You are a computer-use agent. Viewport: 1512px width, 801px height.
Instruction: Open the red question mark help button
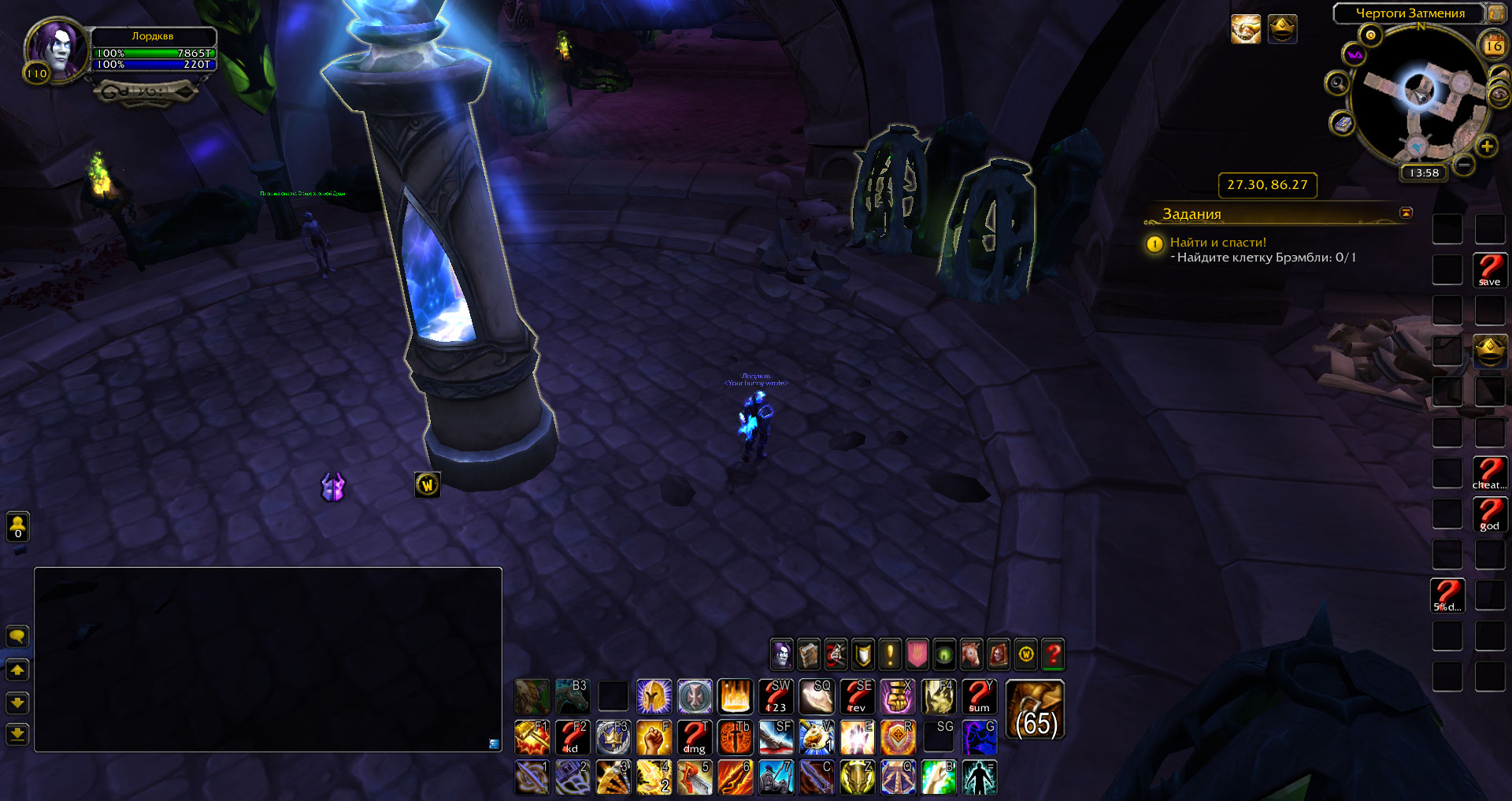click(x=1052, y=654)
